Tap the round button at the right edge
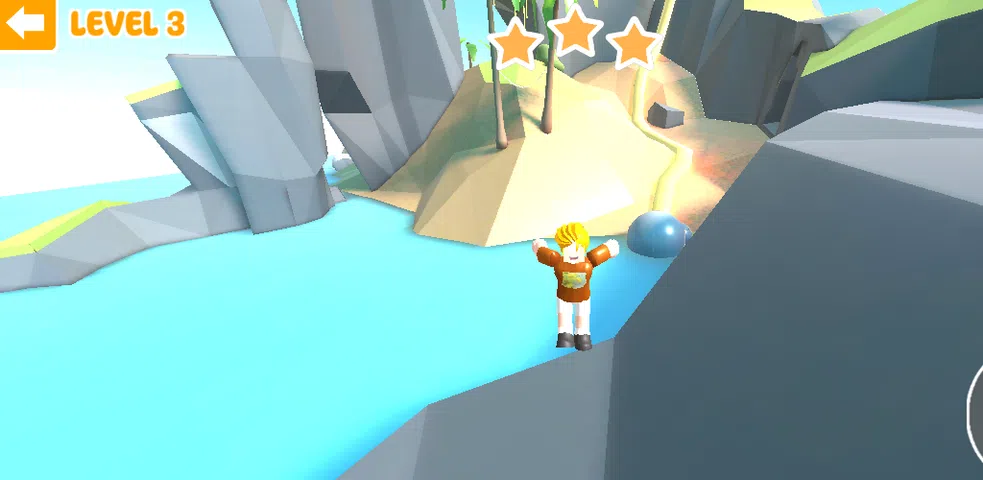This screenshot has height=480, width=983. 976,408
